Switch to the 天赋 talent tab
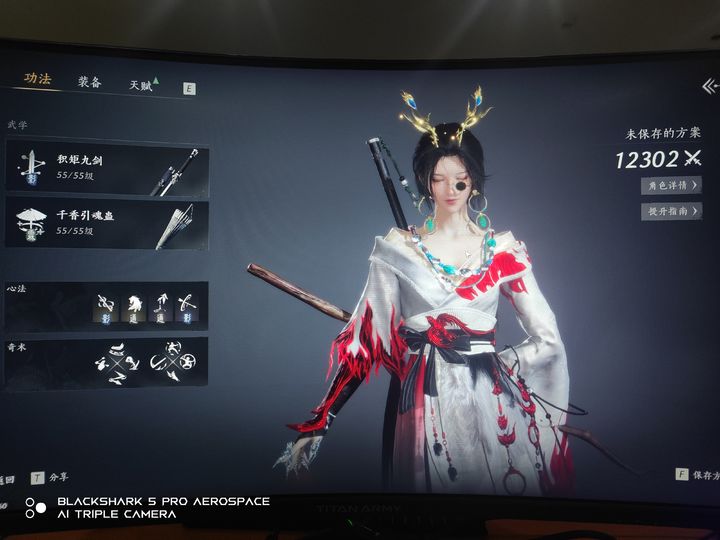The image size is (720, 540). 141,86
